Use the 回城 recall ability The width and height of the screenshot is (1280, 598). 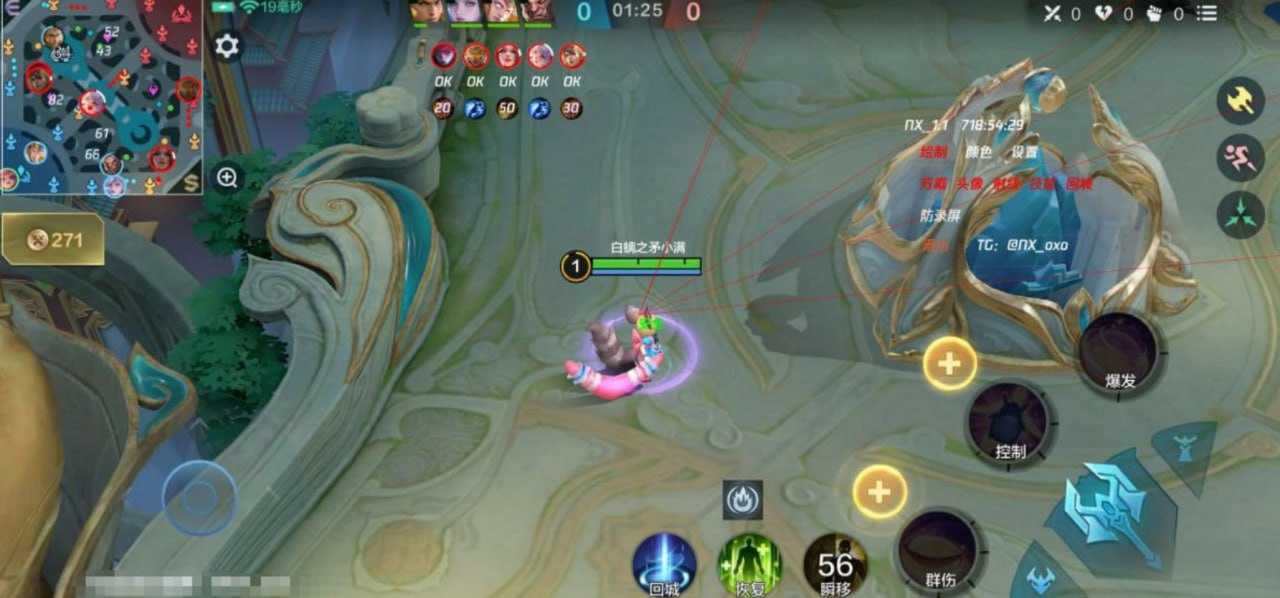664,564
